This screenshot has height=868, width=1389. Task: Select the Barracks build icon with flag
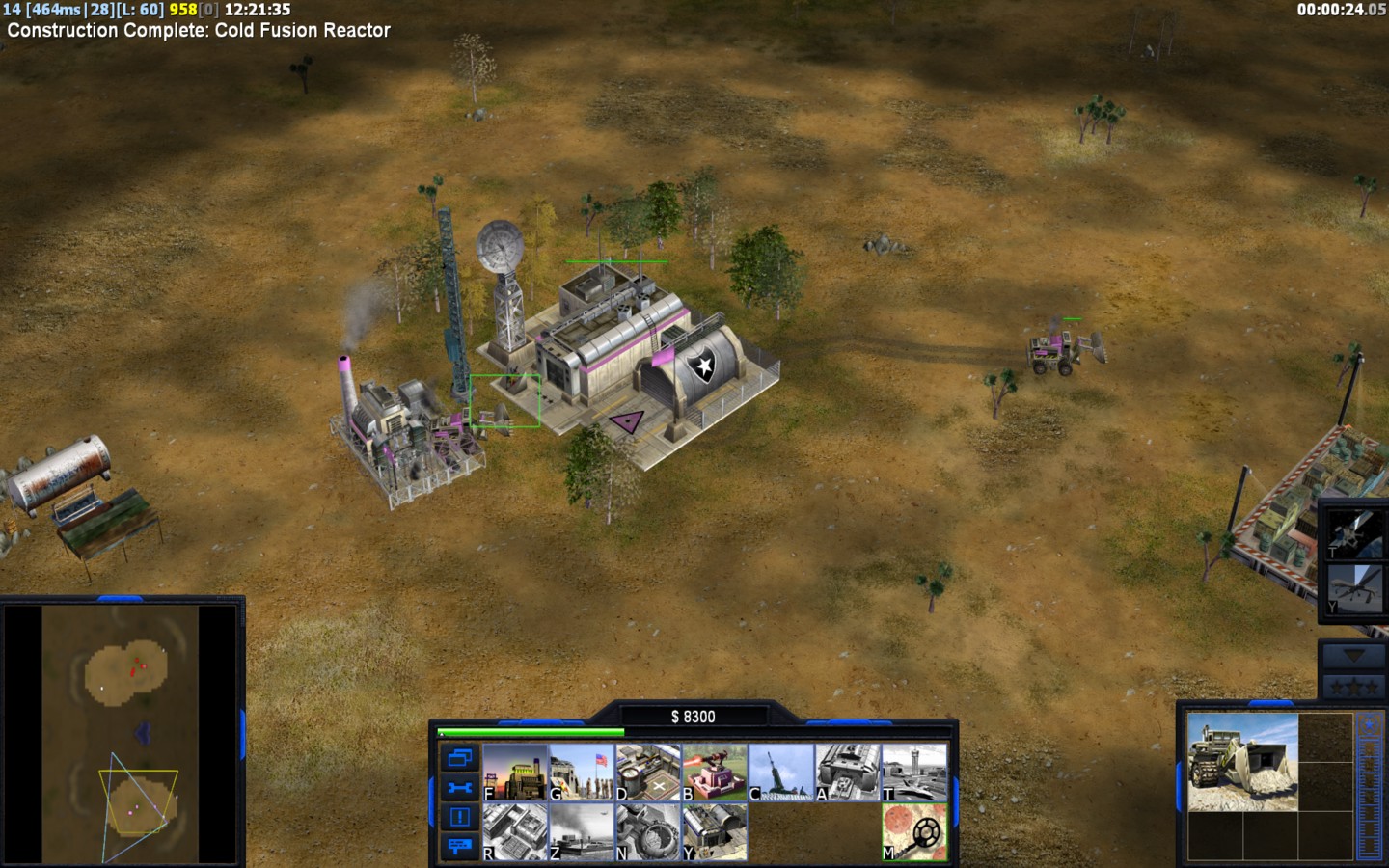point(582,771)
